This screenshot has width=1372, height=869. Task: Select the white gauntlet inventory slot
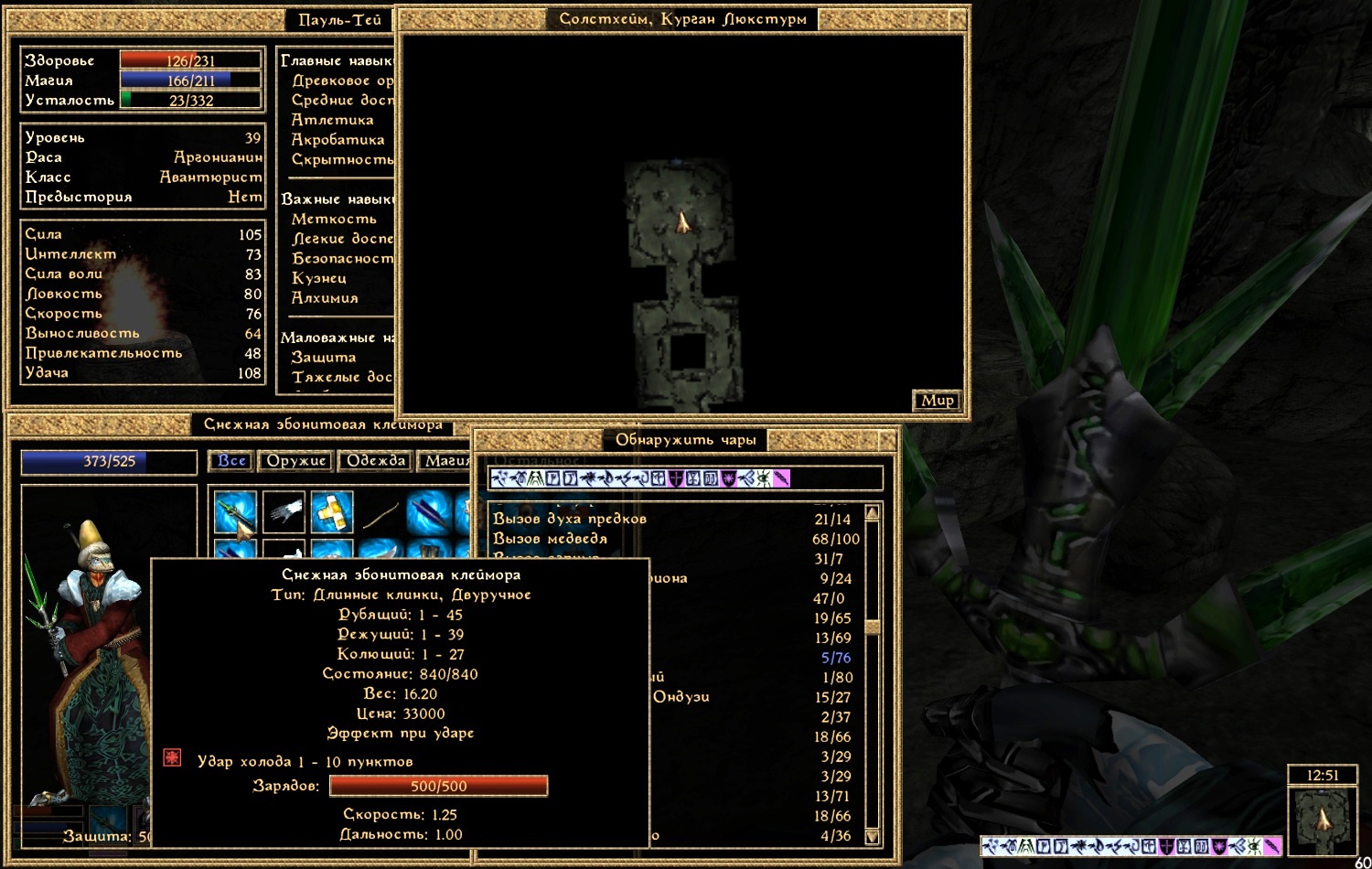pyautogui.click(x=284, y=512)
